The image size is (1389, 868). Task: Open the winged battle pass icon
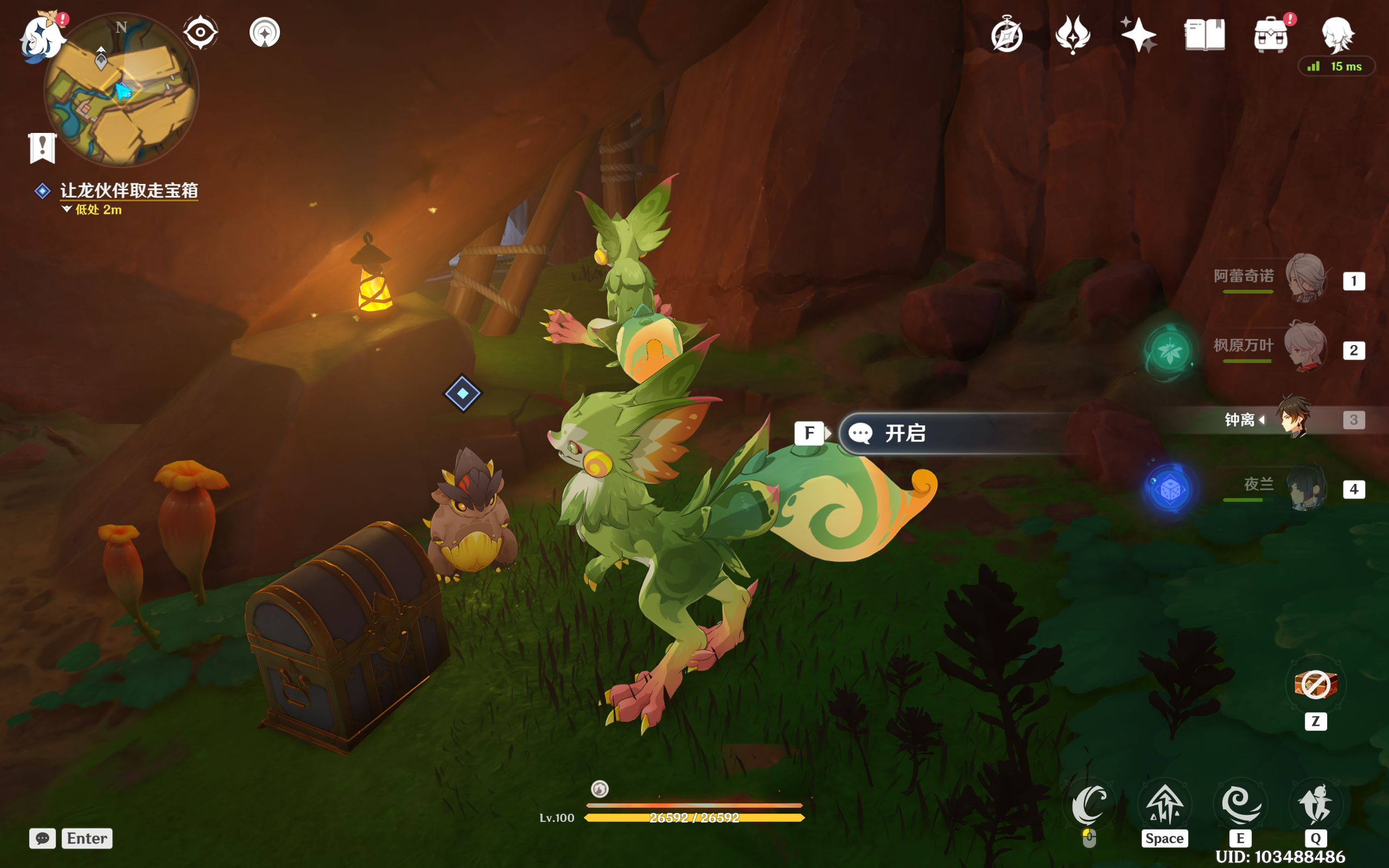[1072, 35]
